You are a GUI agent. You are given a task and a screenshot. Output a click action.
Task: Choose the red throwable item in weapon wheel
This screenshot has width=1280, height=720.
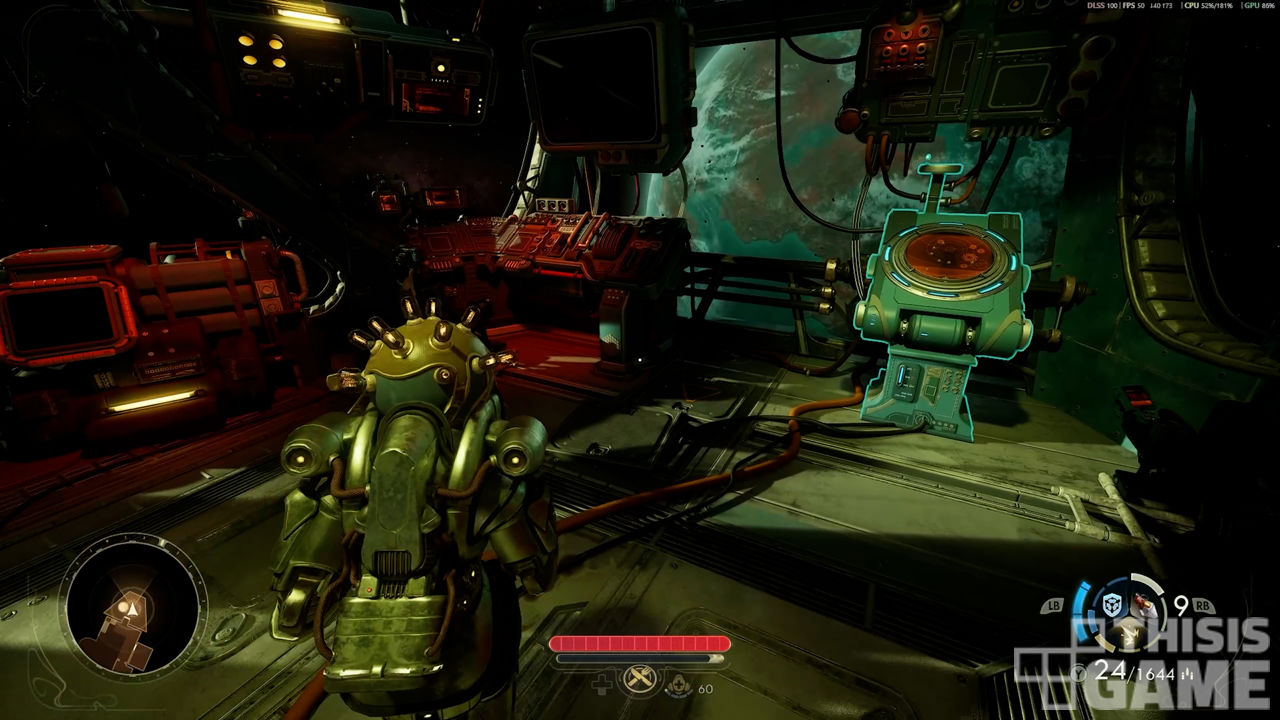pos(1144,606)
